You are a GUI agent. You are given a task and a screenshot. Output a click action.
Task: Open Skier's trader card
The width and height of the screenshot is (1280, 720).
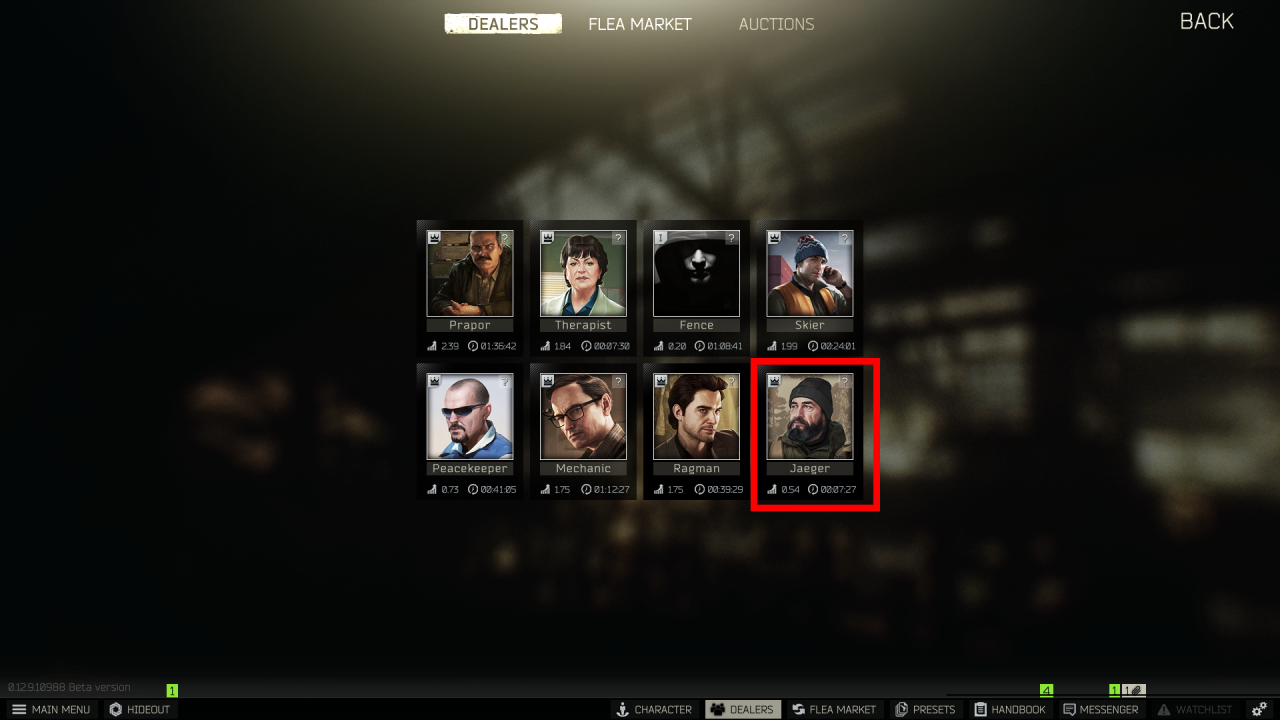[810, 273]
